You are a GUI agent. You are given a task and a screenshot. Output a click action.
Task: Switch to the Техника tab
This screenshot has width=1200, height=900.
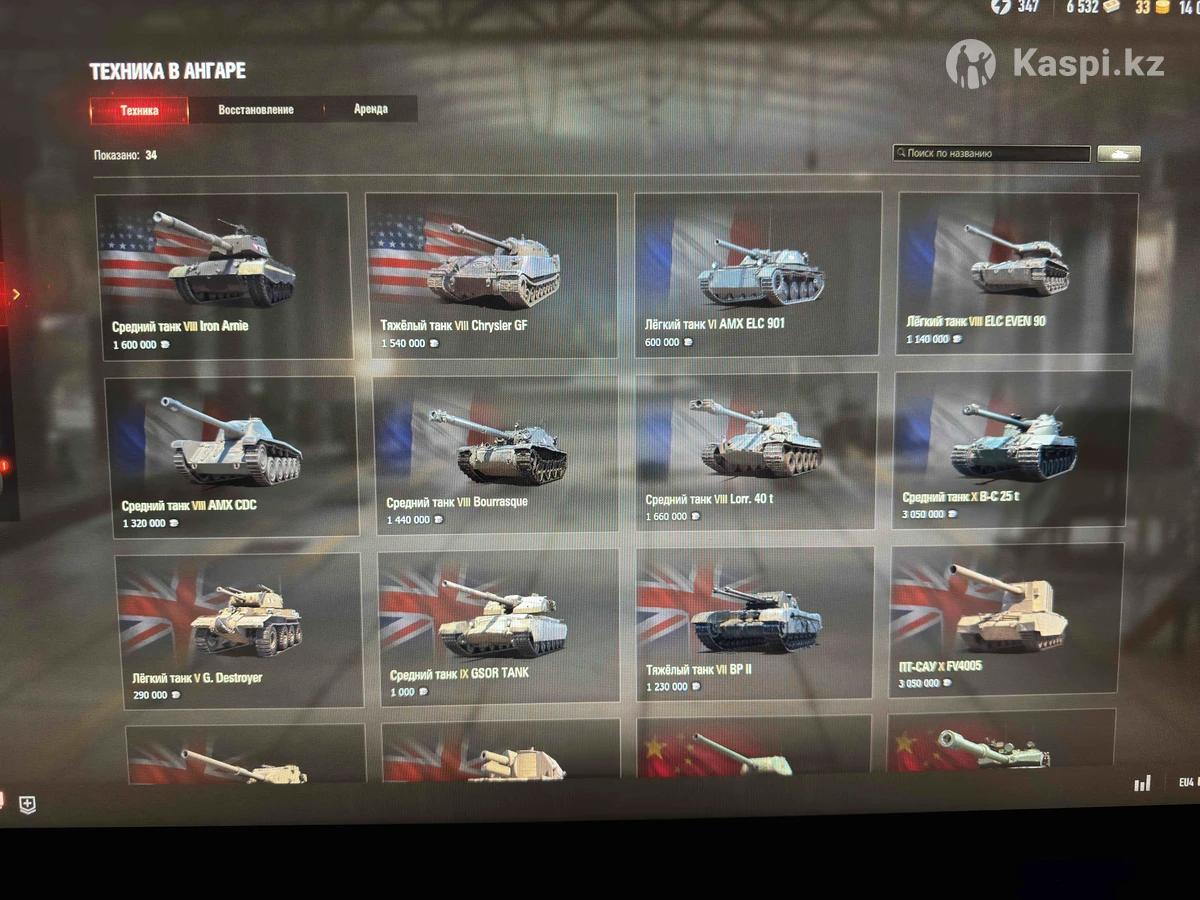pyautogui.click(x=139, y=110)
